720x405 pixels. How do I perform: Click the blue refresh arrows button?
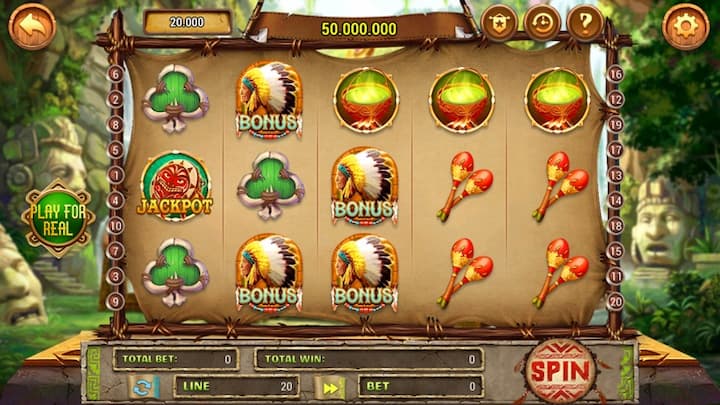(144, 387)
